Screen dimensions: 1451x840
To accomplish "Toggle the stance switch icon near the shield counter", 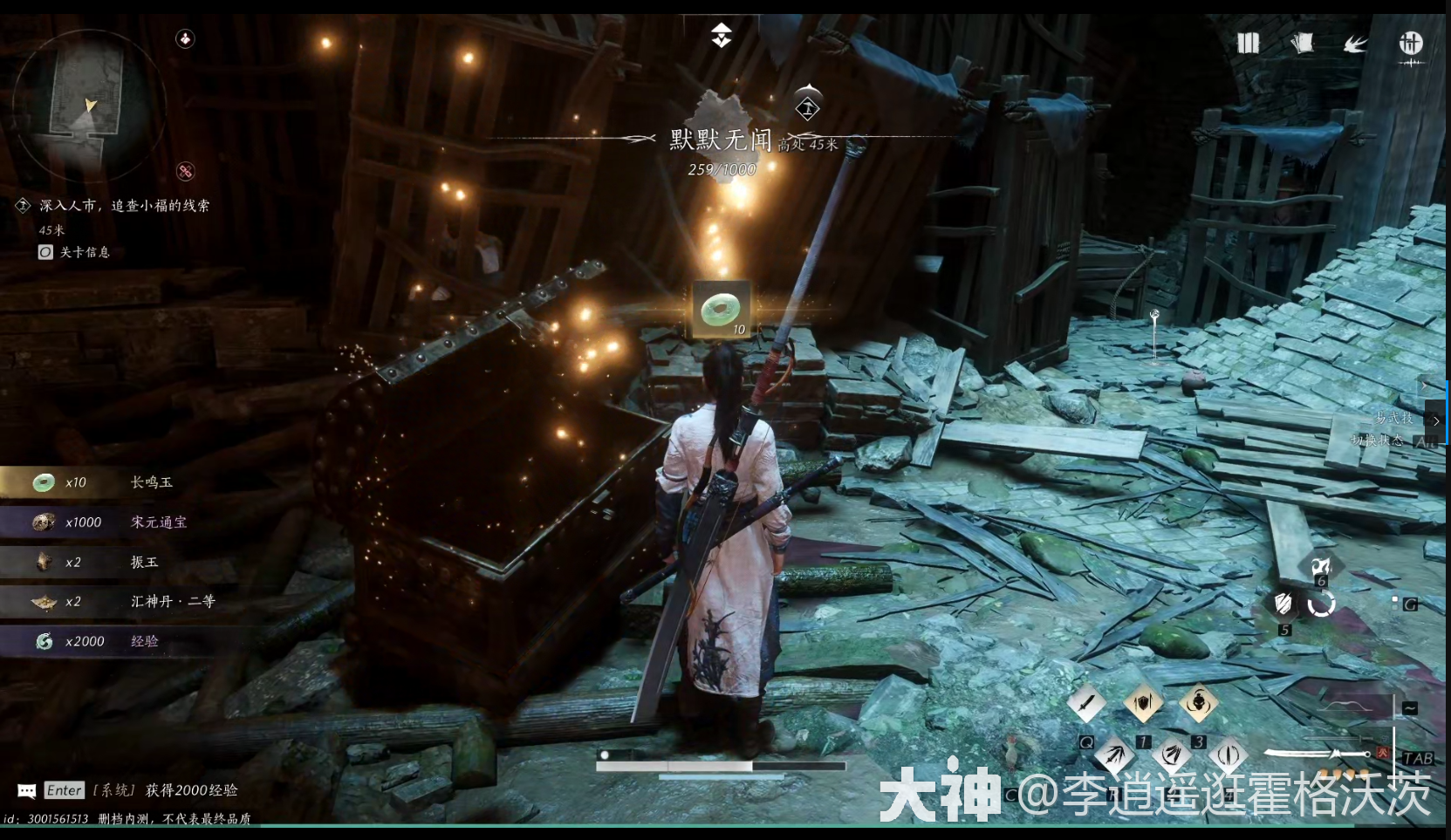I will [x=1322, y=604].
